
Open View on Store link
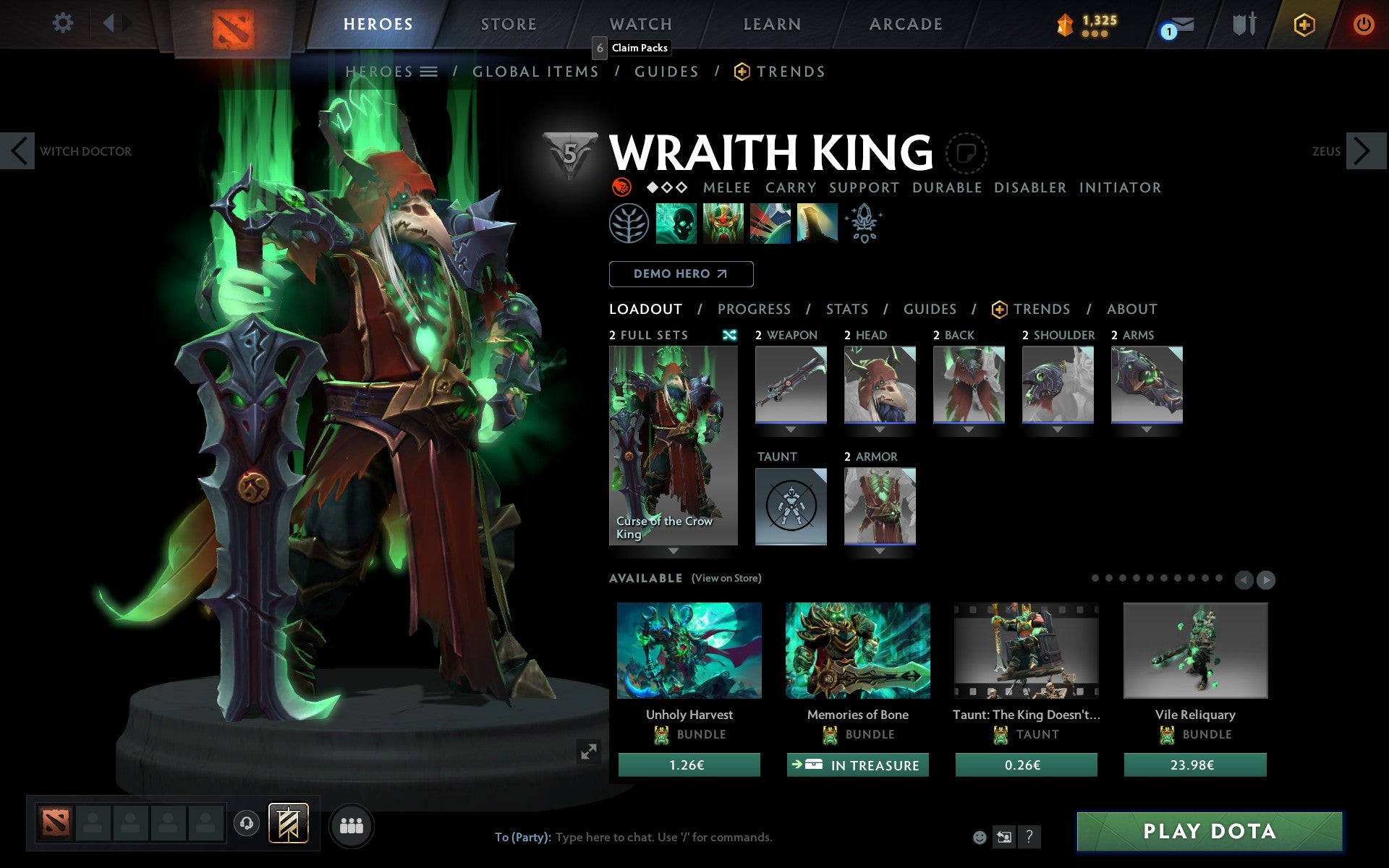(726, 578)
